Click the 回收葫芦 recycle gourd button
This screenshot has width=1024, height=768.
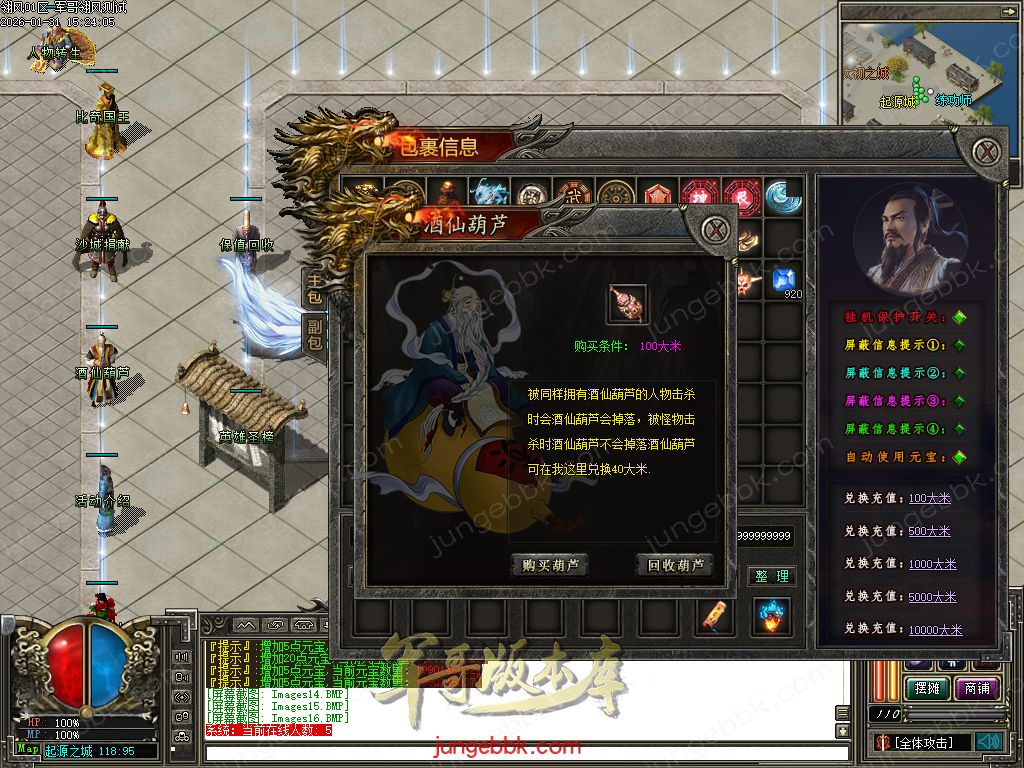(675, 565)
